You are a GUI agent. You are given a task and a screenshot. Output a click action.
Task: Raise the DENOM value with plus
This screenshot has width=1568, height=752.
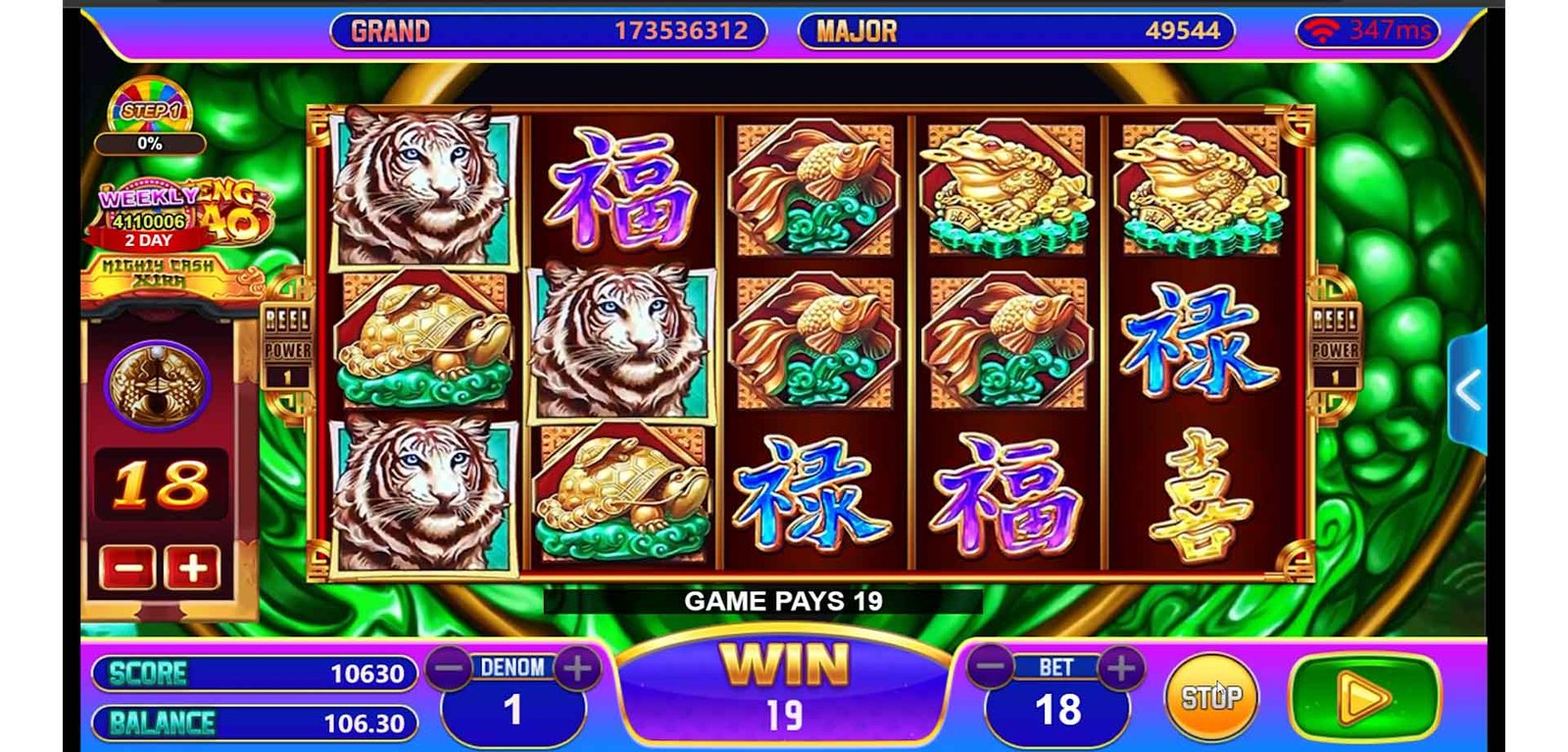tap(578, 669)
